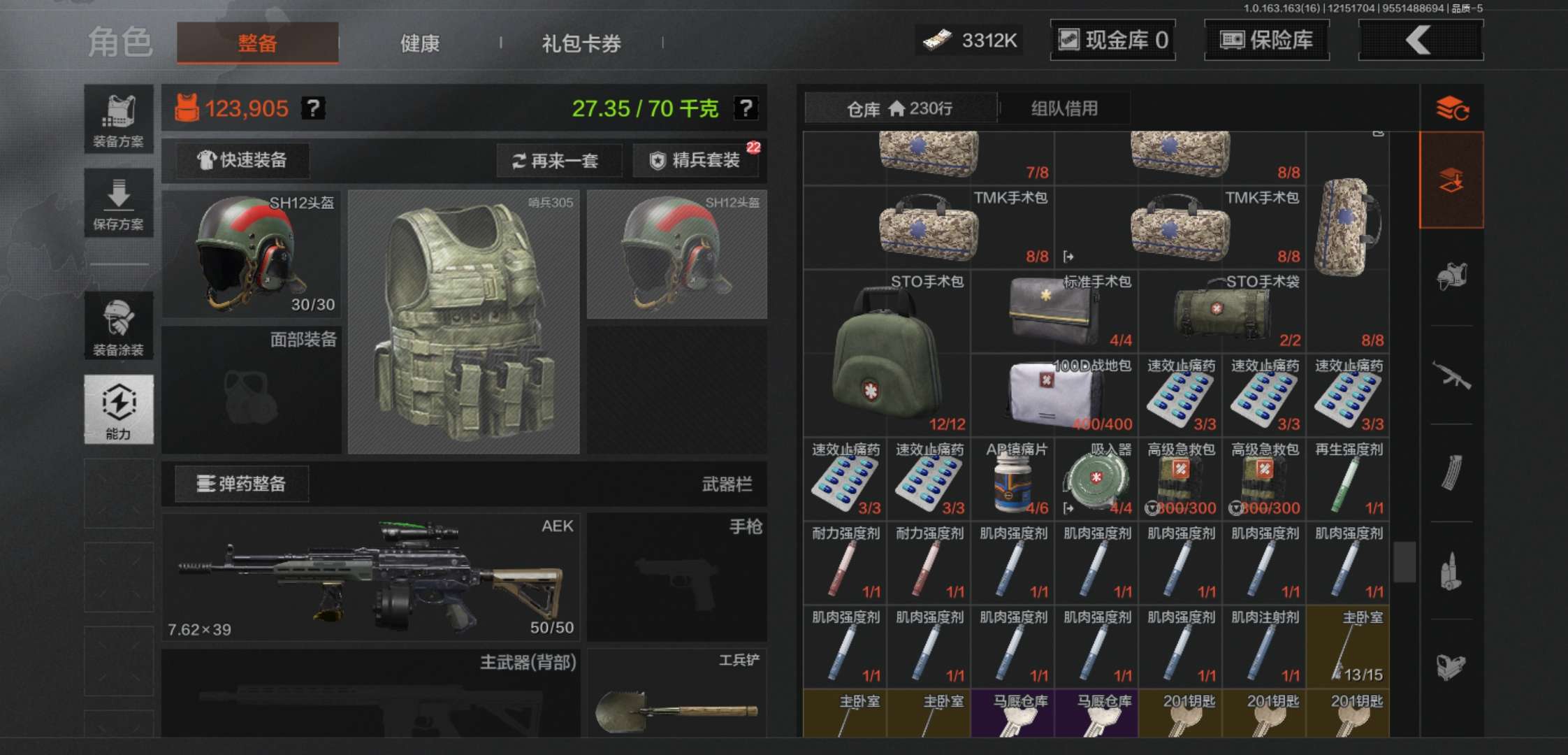Select the equipped AEK rifle thumbnail
The width and height of the screenshot is (1568, 755).
point(370,577)
